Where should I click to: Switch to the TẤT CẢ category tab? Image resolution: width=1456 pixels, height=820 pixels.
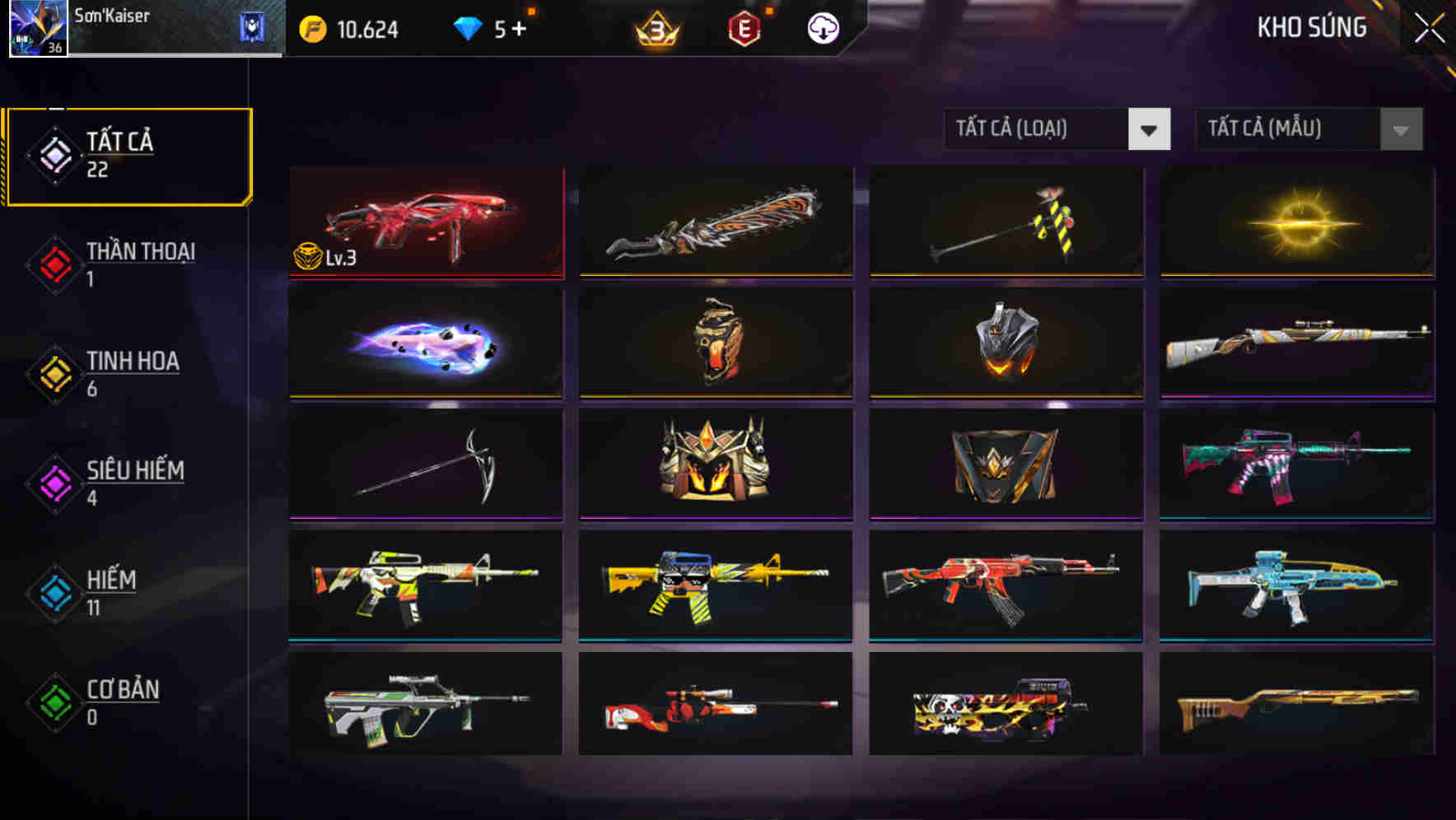(x=128, y=156)
